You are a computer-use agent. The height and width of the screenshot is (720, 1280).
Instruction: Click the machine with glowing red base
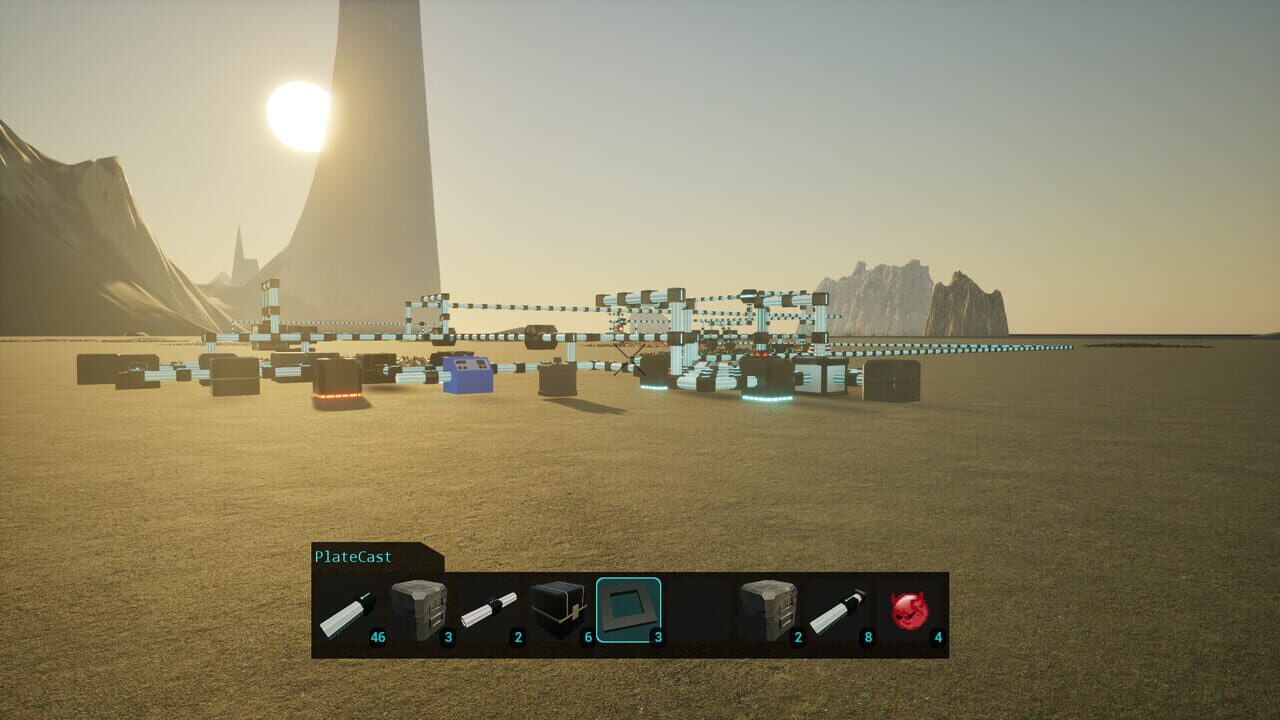tap(336, 385)
